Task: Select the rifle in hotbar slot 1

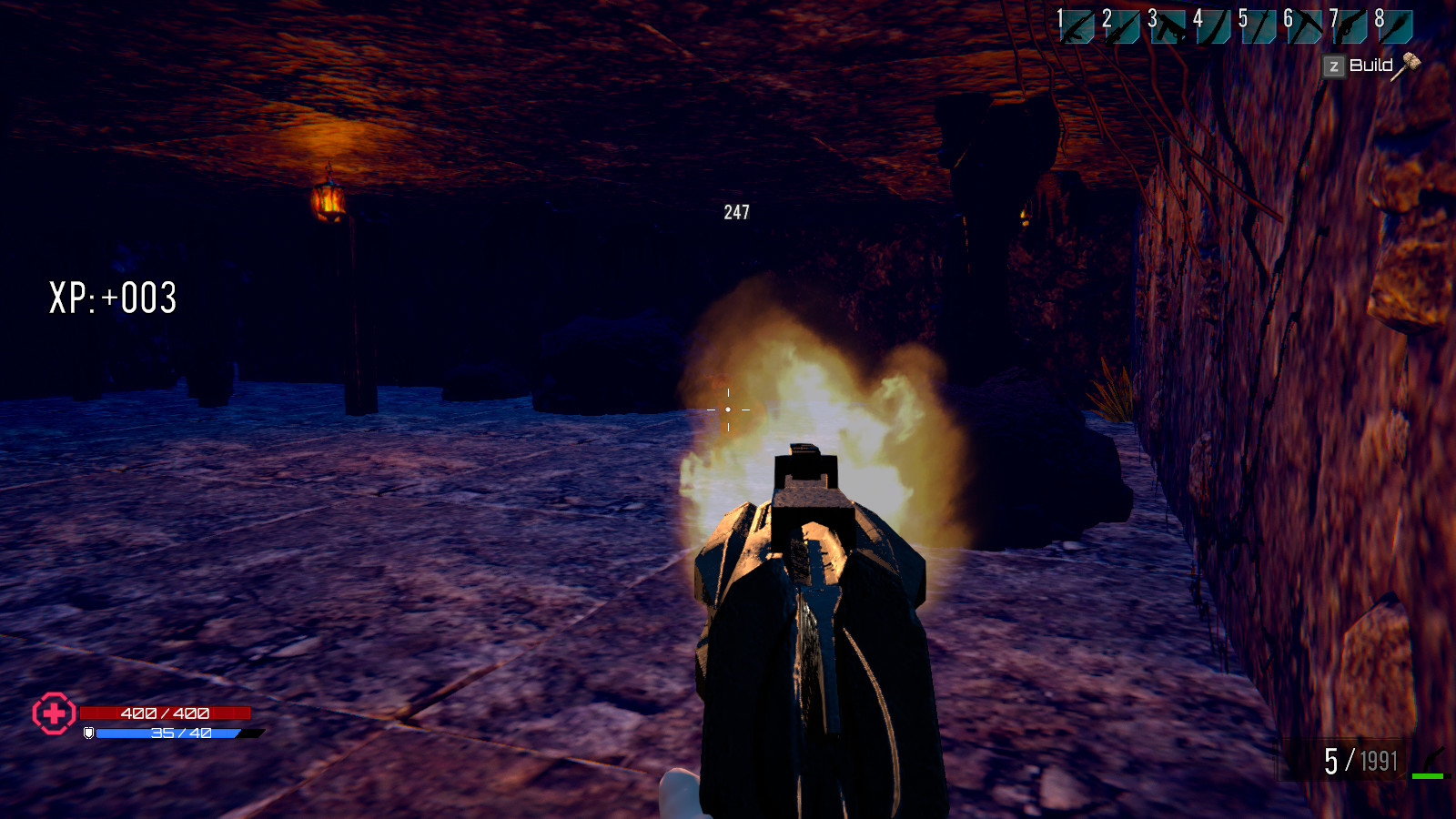Action: [1076, 27]
